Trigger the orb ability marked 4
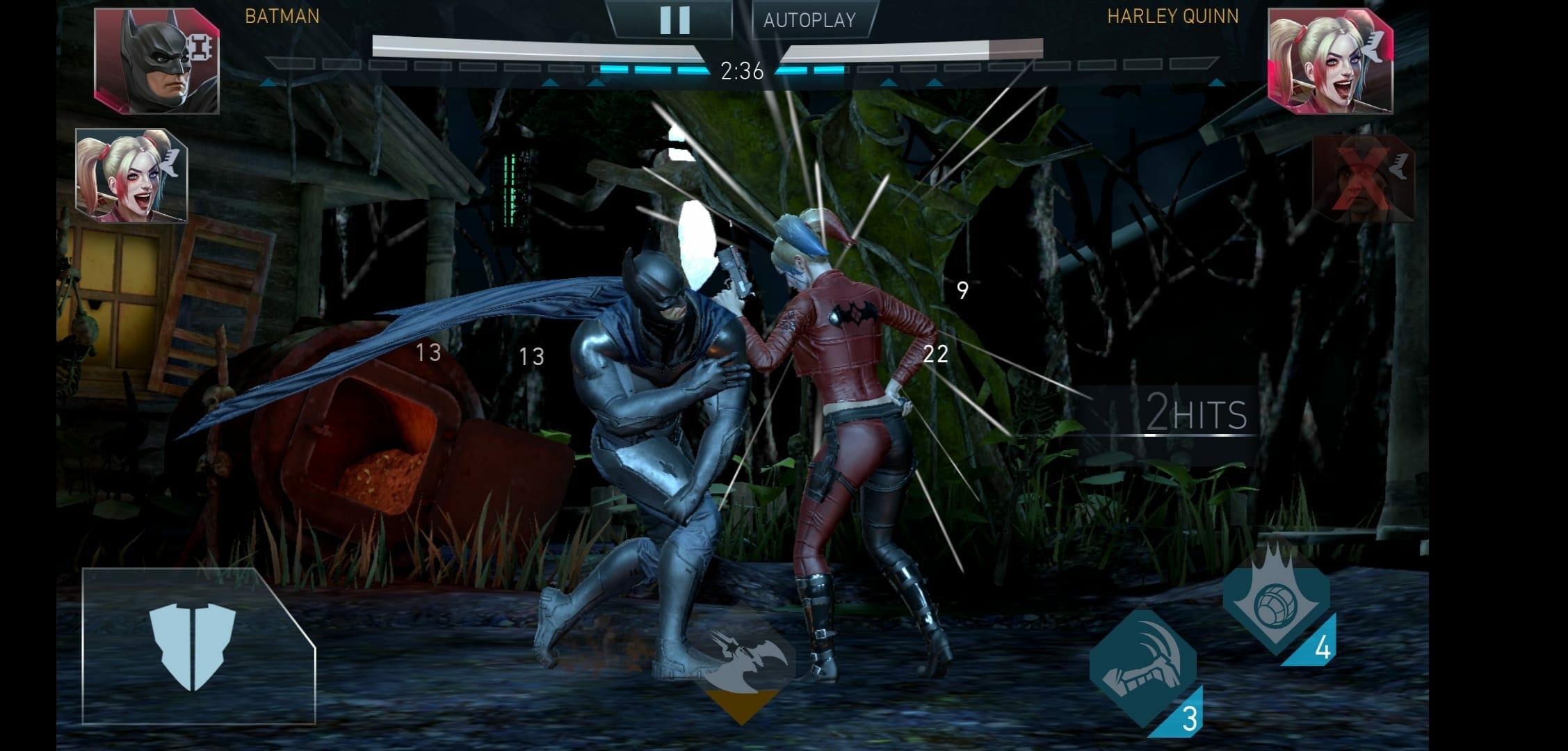 click(x=1276, y=602)
